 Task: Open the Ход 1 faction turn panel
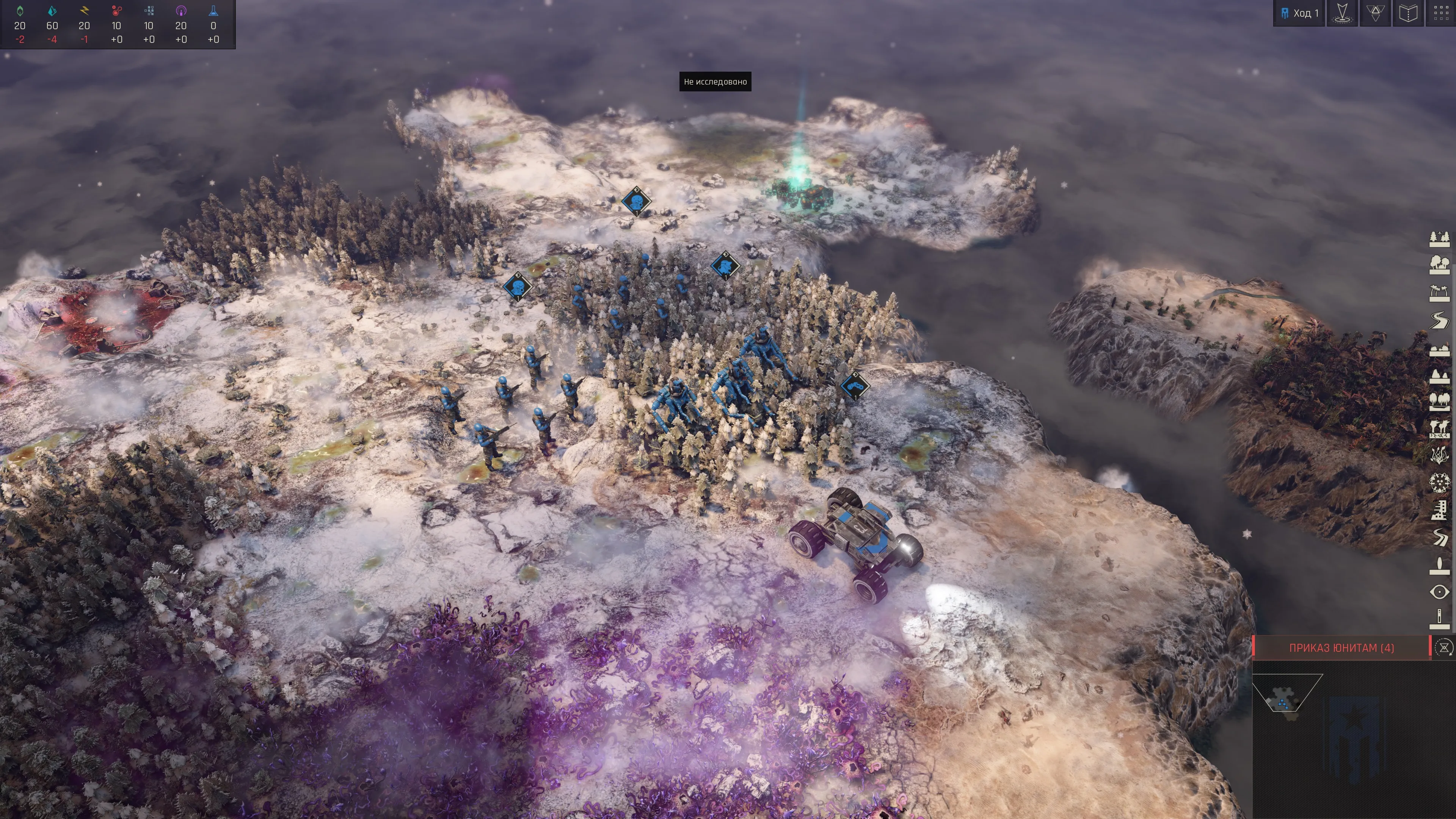[1299, 13]
